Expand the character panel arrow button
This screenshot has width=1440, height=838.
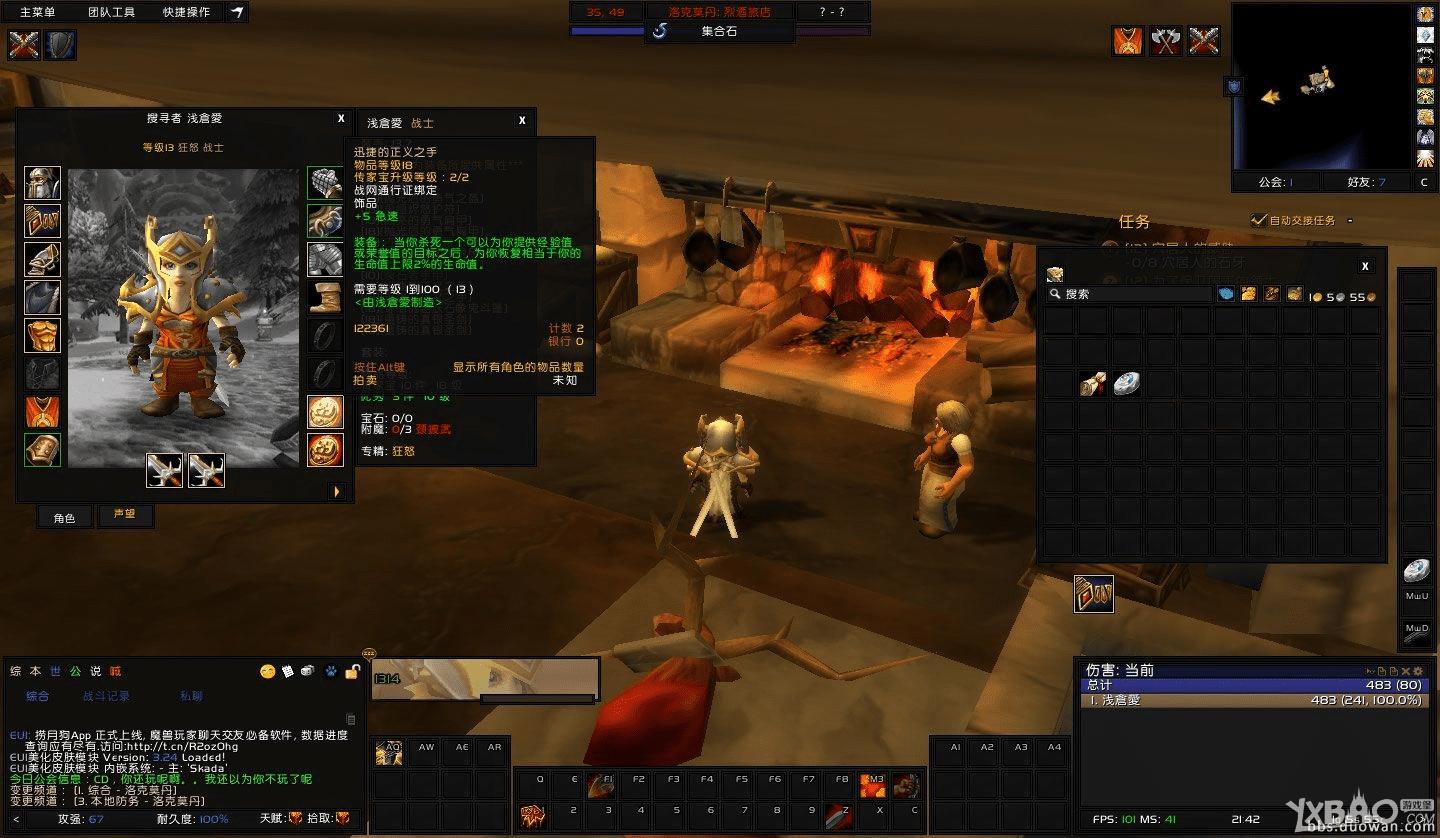(337, 491)
